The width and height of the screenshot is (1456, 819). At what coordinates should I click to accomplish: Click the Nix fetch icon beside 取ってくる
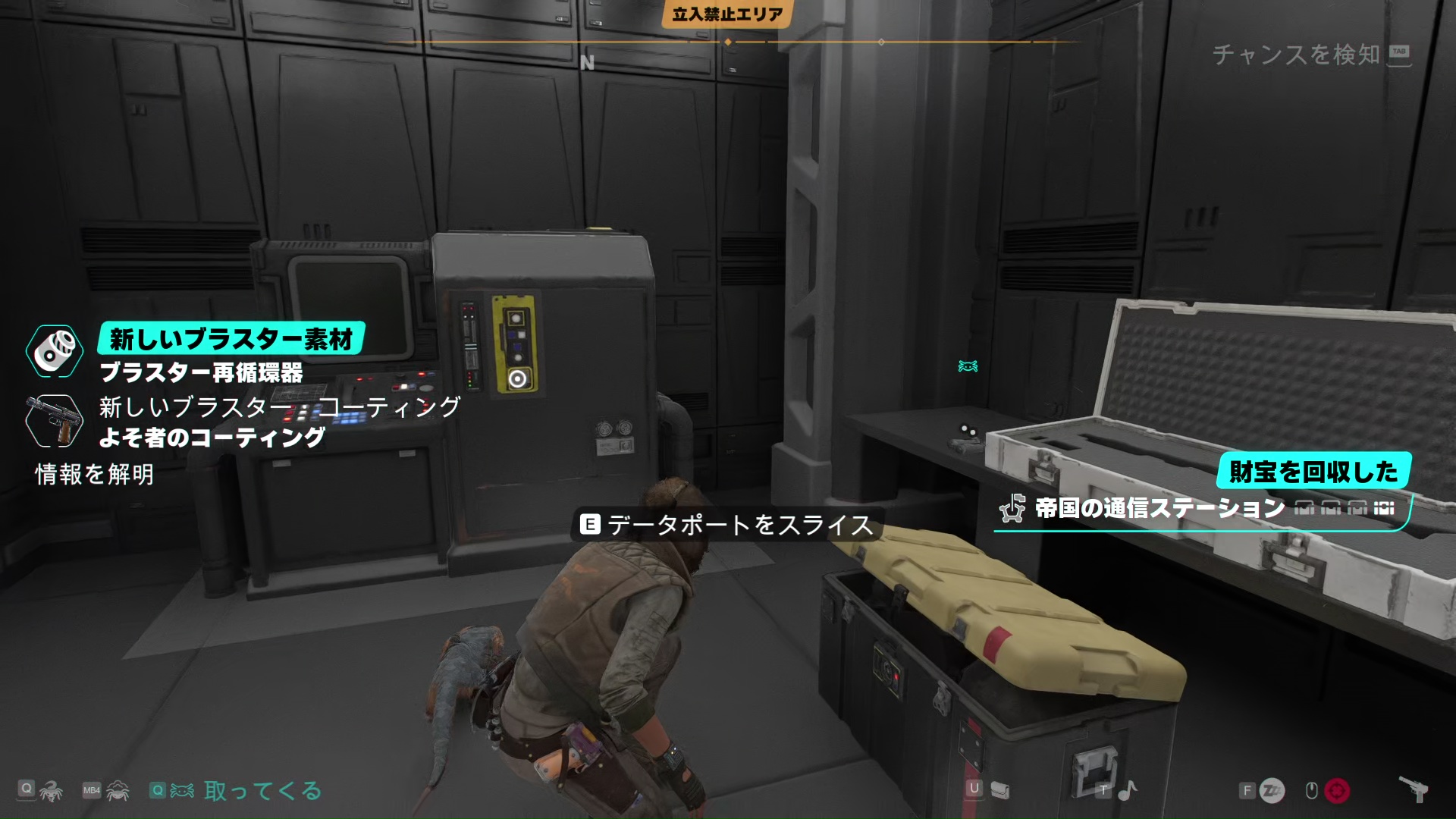pos(182,791)
